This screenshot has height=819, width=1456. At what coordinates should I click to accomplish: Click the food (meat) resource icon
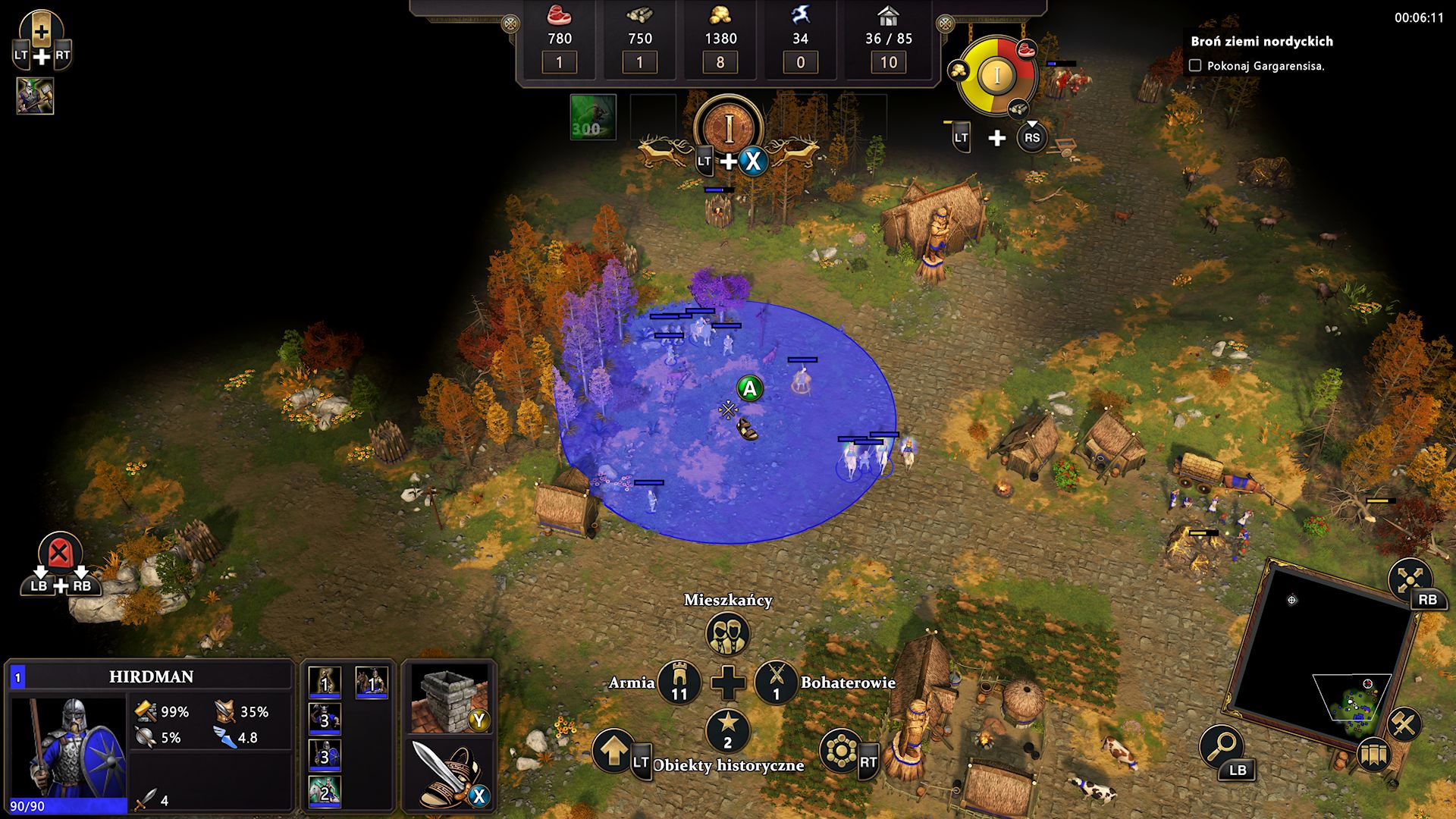click(559, 16)
